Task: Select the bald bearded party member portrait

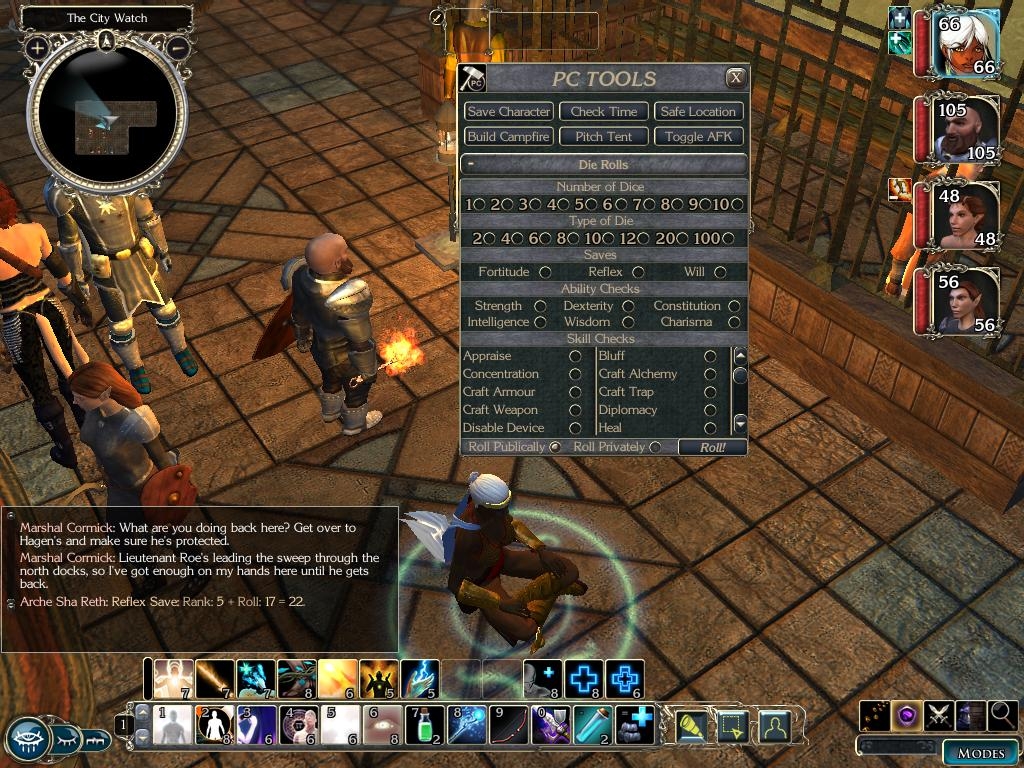Action: tap(967, 128)
